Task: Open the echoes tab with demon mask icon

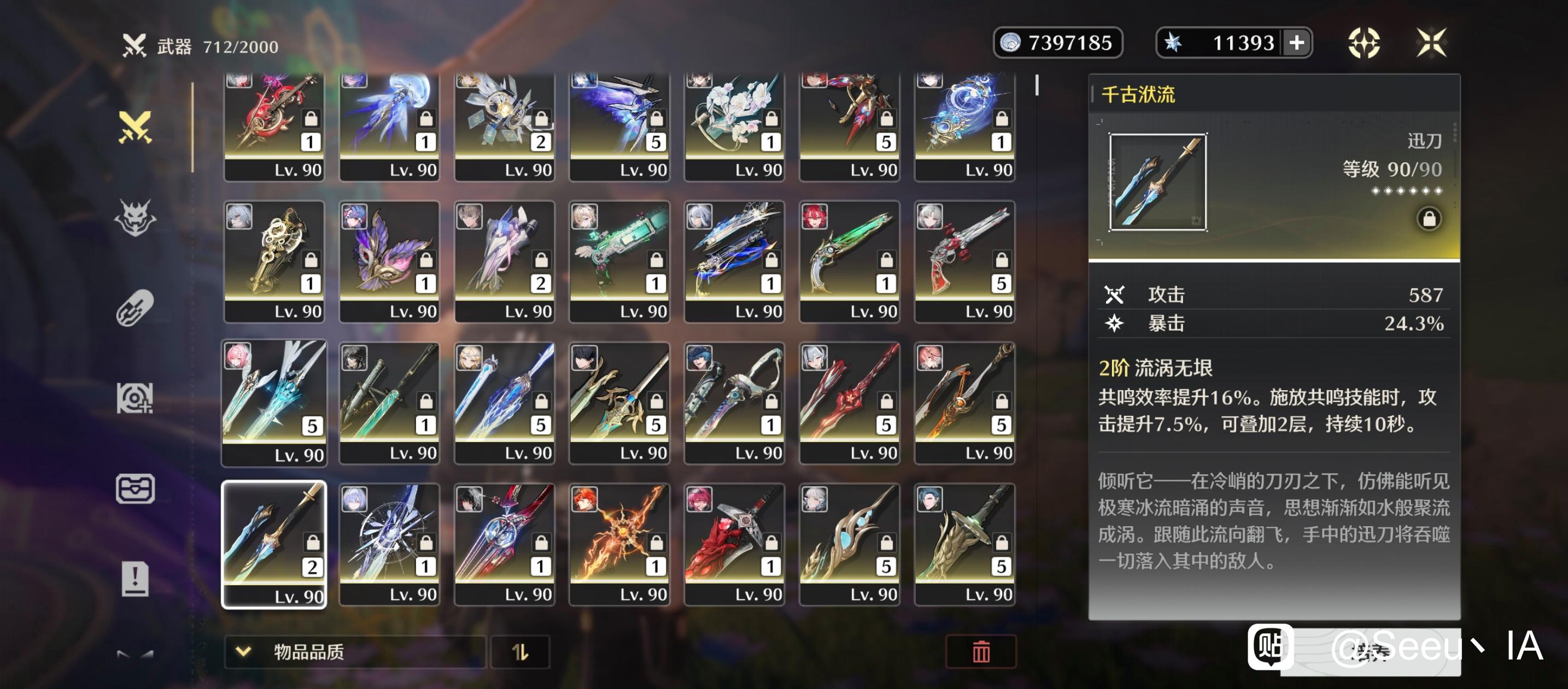Action: [x=135, y=217]
